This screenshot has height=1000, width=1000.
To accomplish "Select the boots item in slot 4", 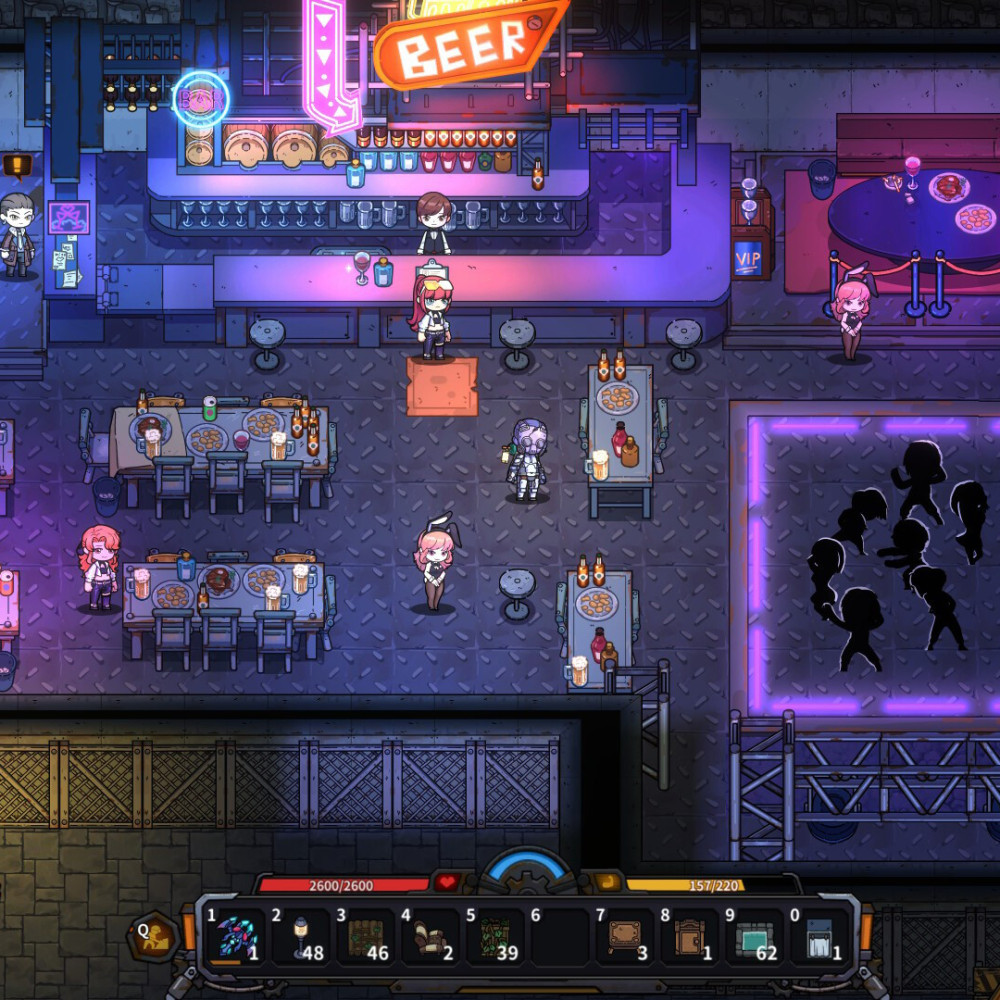I will pyautogui.click(x=431, y=938).
